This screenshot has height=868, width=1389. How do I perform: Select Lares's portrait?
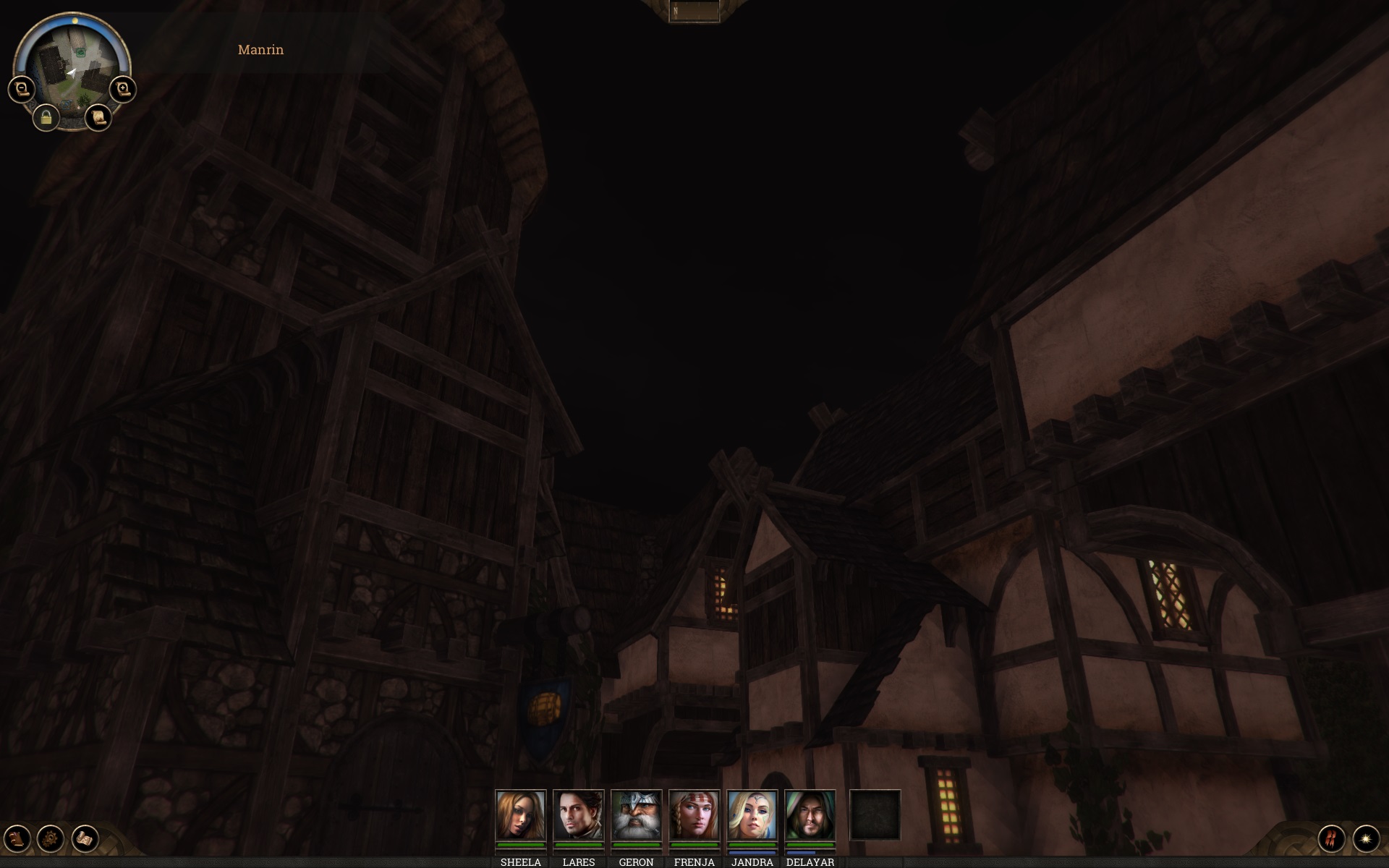click(578, 815)
